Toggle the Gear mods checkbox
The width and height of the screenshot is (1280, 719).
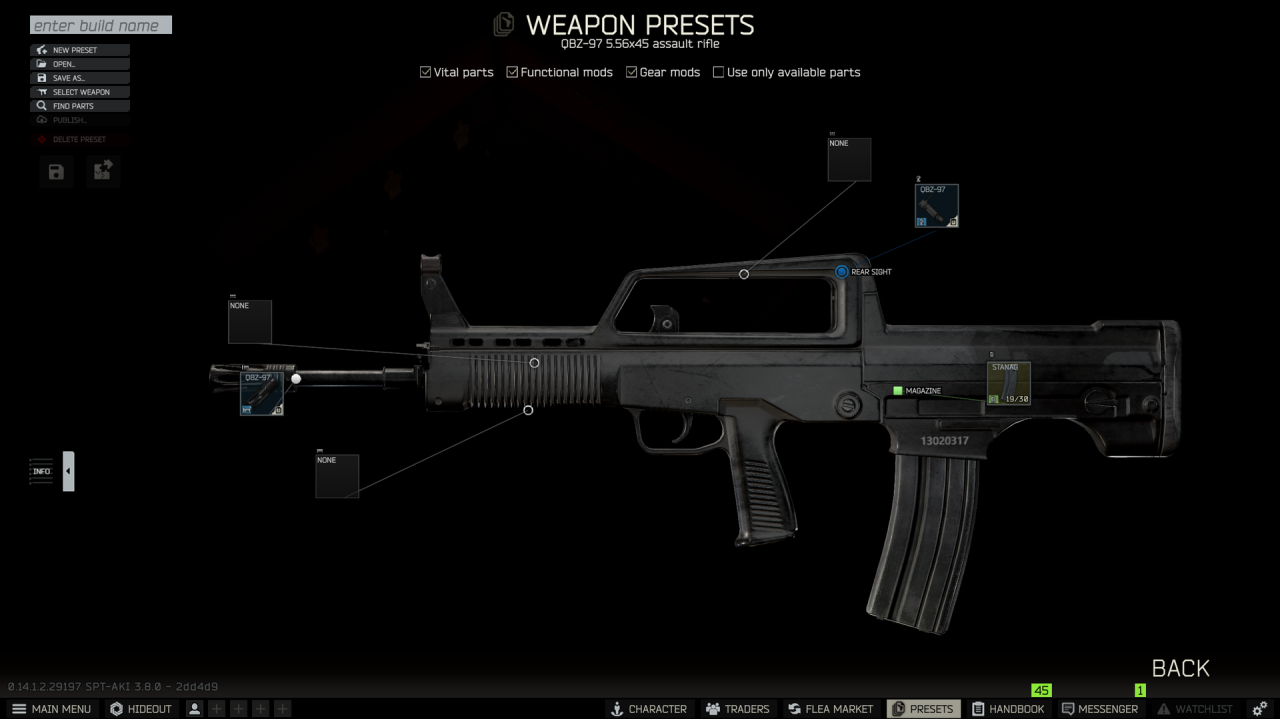632,72
